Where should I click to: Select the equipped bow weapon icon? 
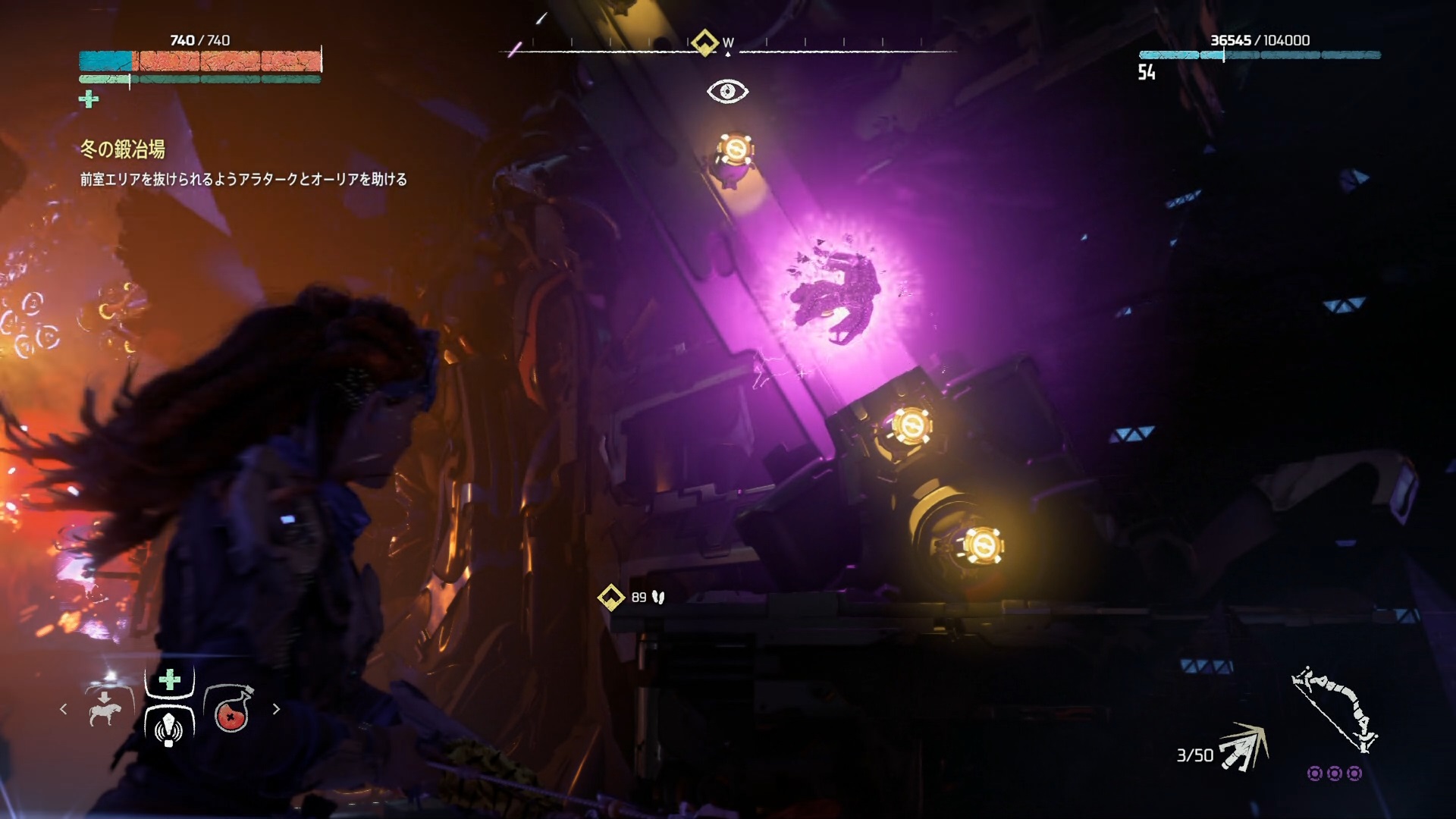click(x=1335, y=709)
